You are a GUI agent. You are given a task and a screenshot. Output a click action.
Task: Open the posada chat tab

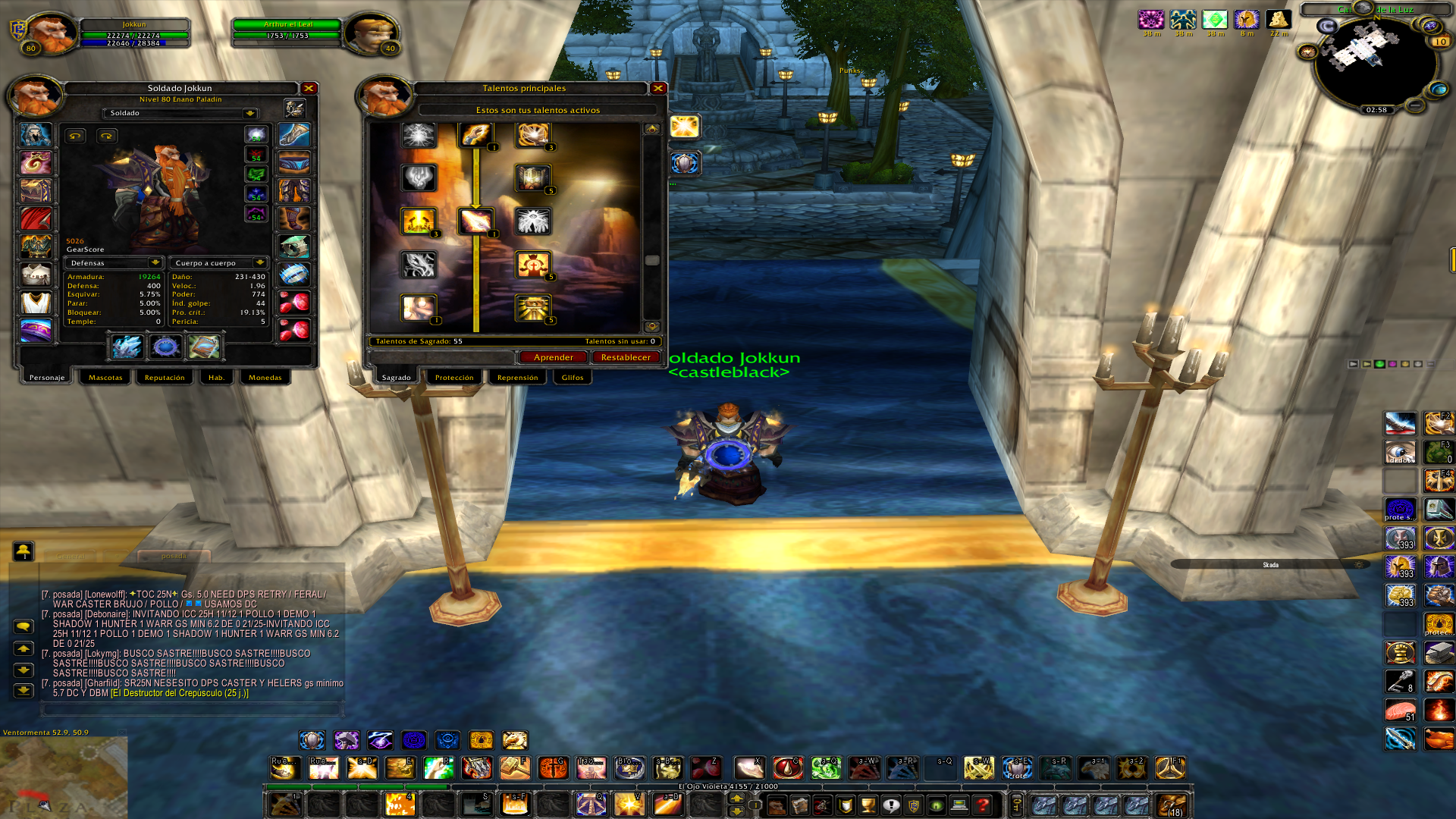click(x=174, y=556)
